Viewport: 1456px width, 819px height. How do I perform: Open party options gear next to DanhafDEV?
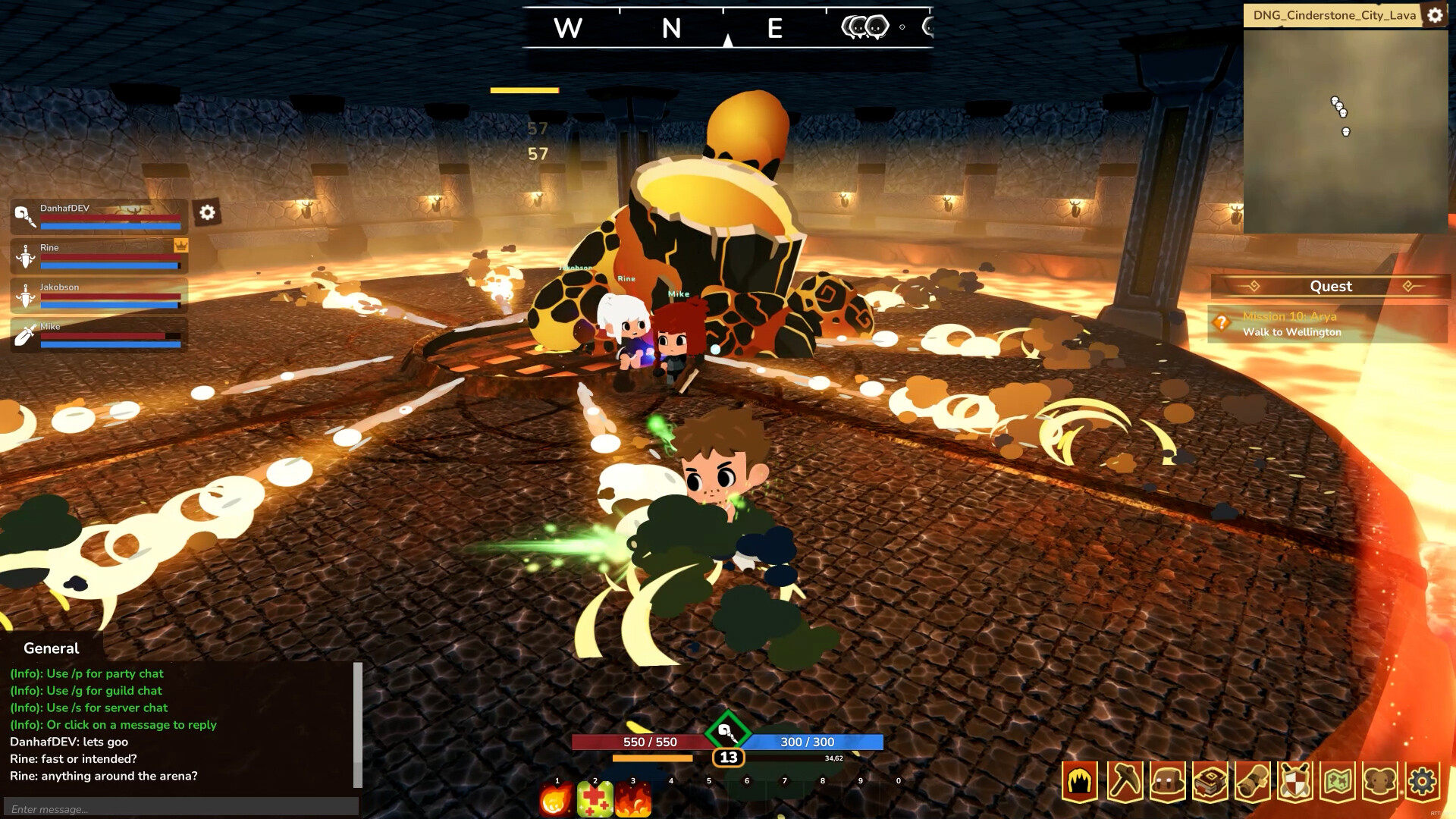point(206,212)
